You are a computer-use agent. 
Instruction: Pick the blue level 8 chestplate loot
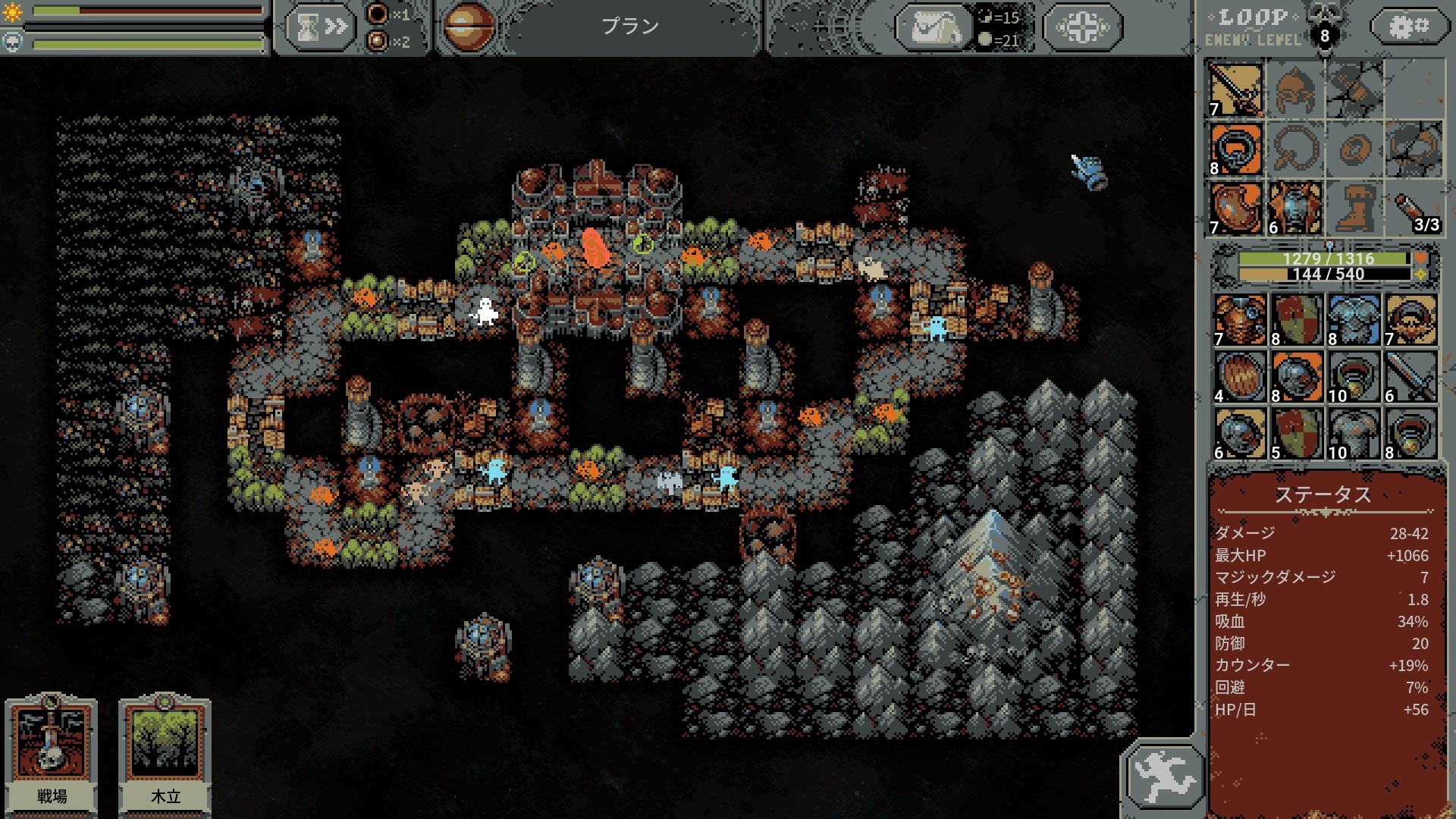[x=1354, y=320]
